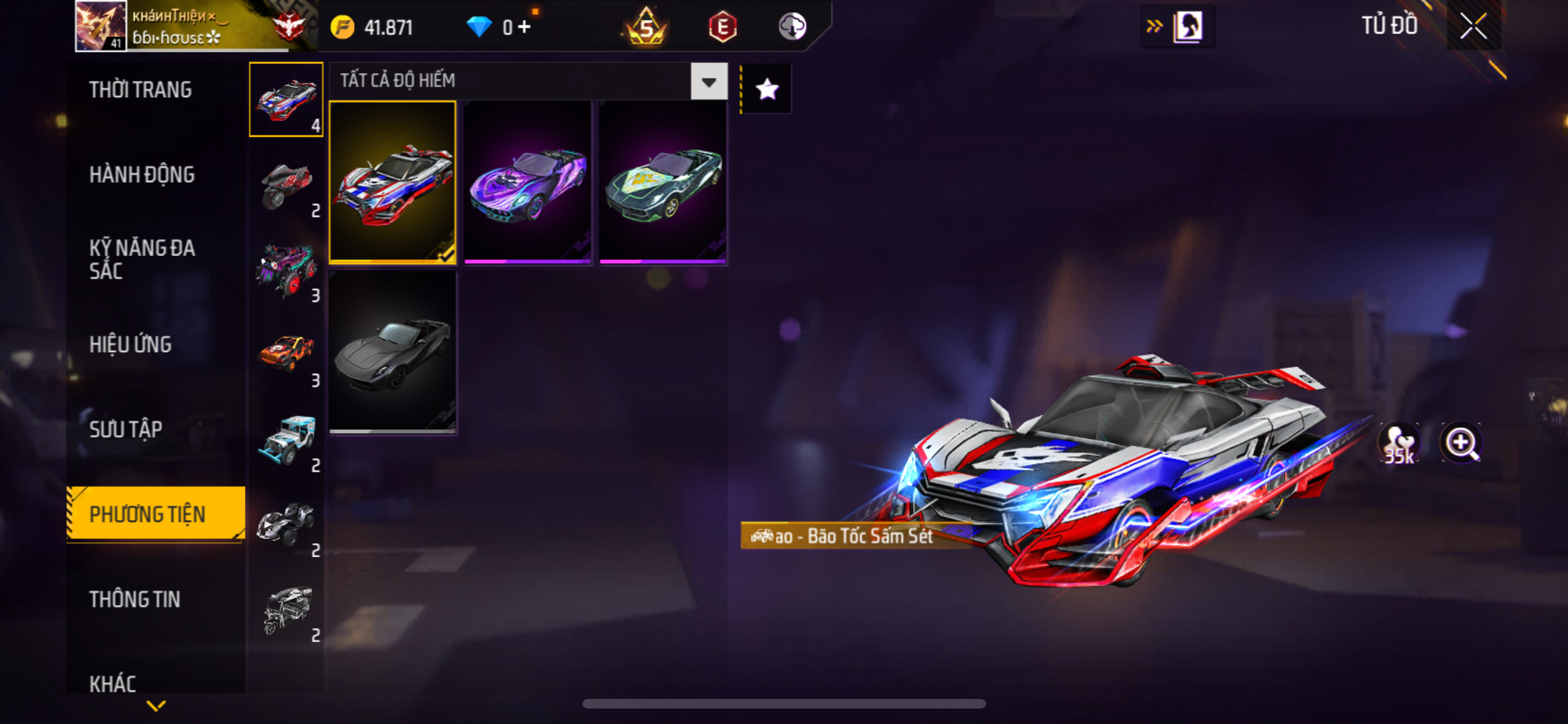Image resolution: width=1568 pixels, height=724 pixels.
Task: Pick the default gray sports car skin
Action: [x=393, y=352]
